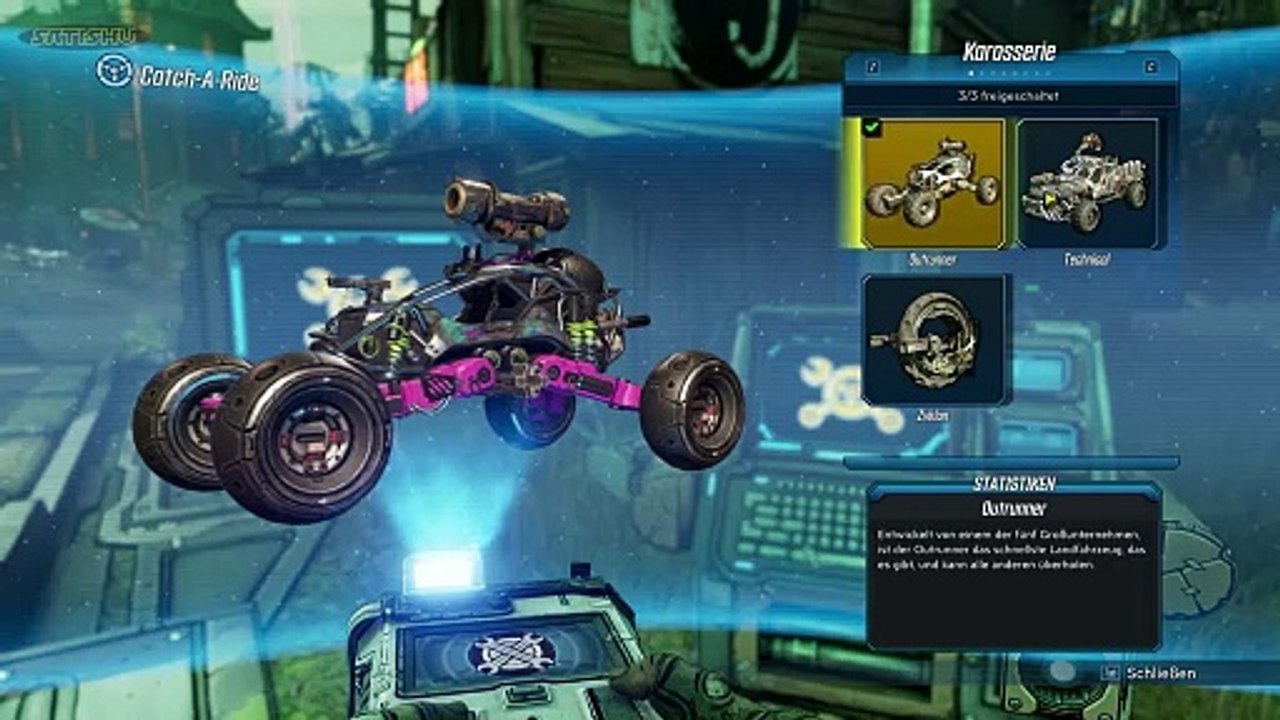This screenshot has width=1280, height=720.
Task: Close the menu via Schließen
Action: 1159,673
